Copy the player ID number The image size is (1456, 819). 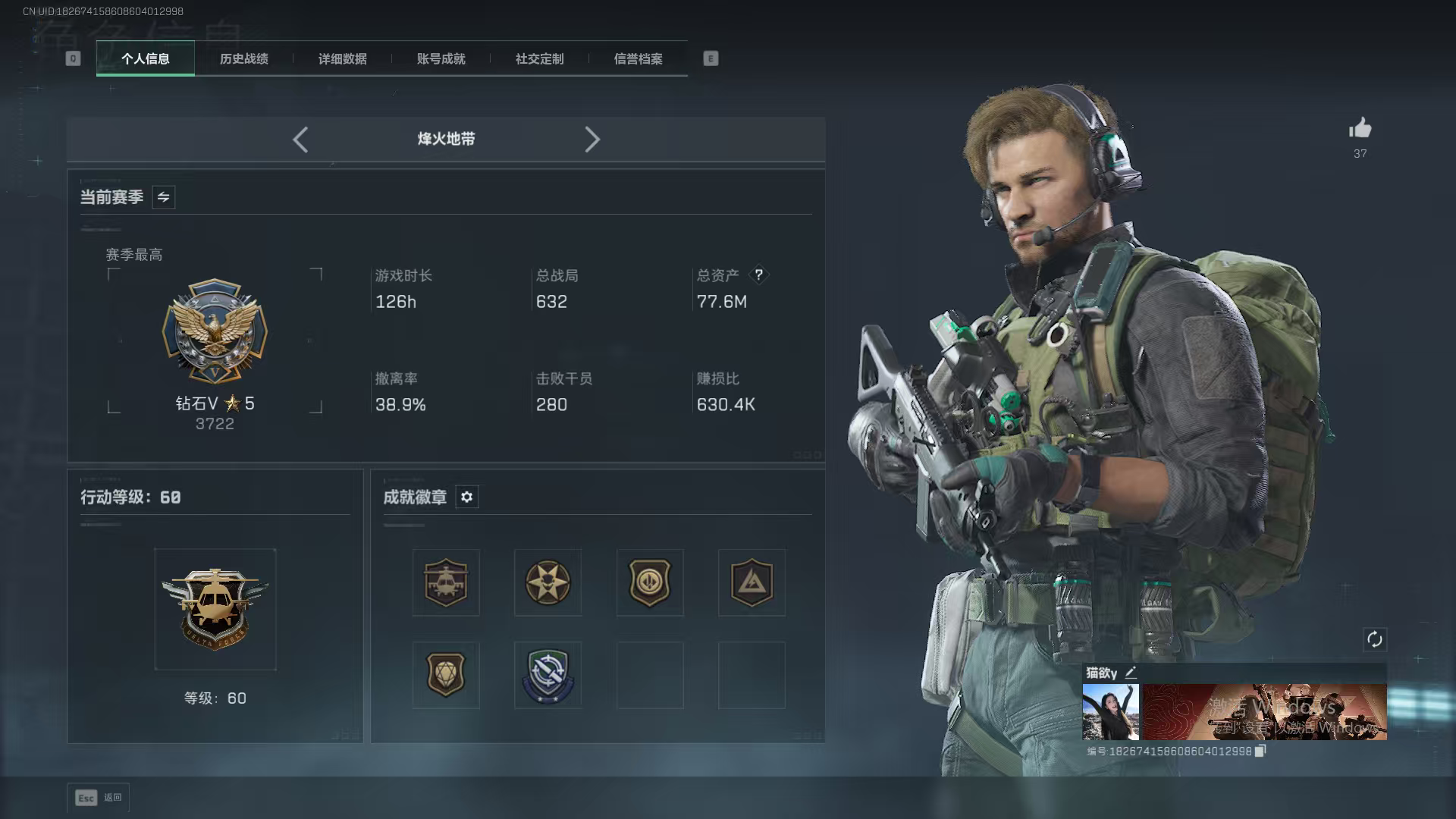click(x=1260, y=751)
